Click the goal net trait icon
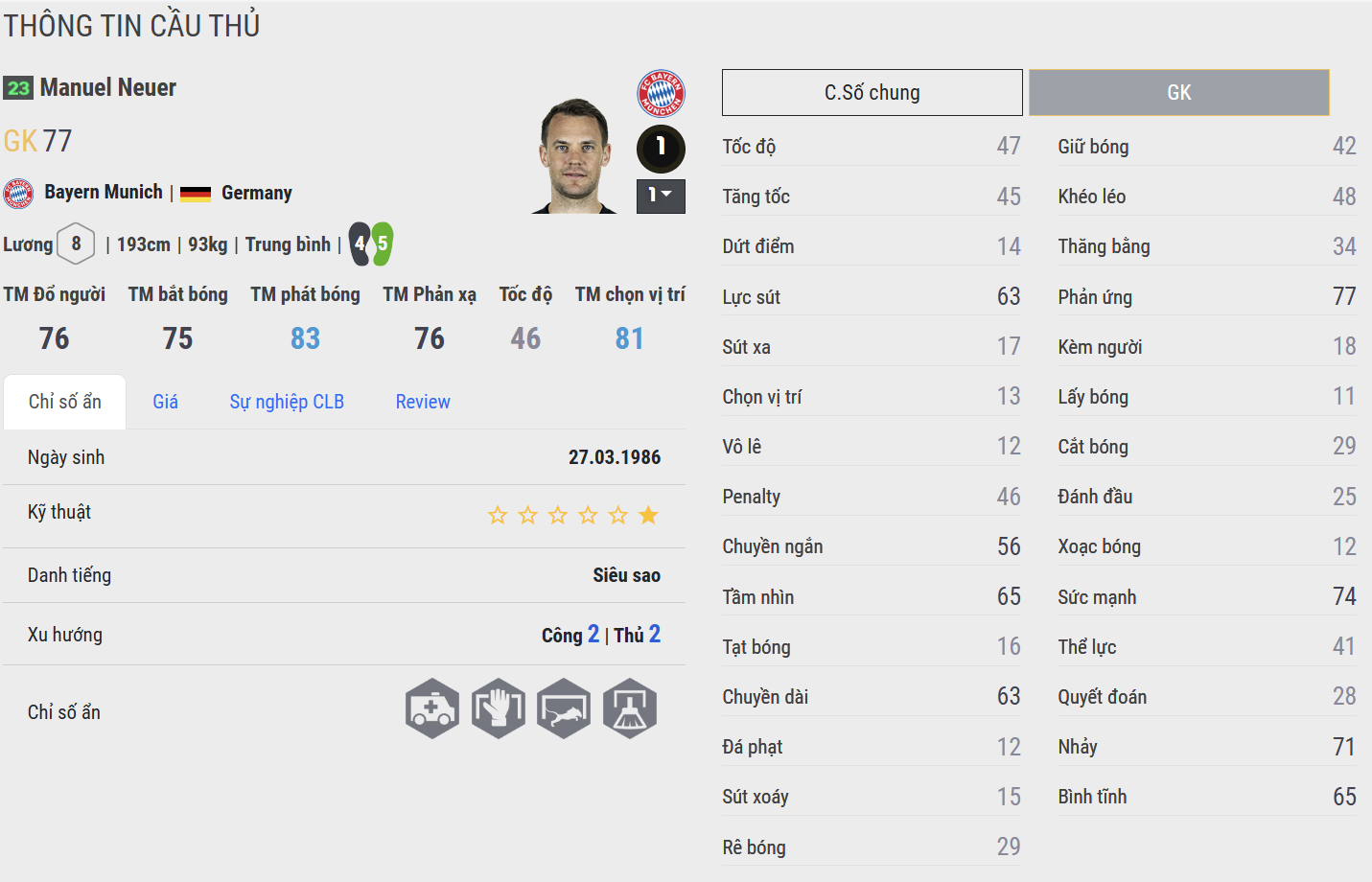 pos(630,709)
